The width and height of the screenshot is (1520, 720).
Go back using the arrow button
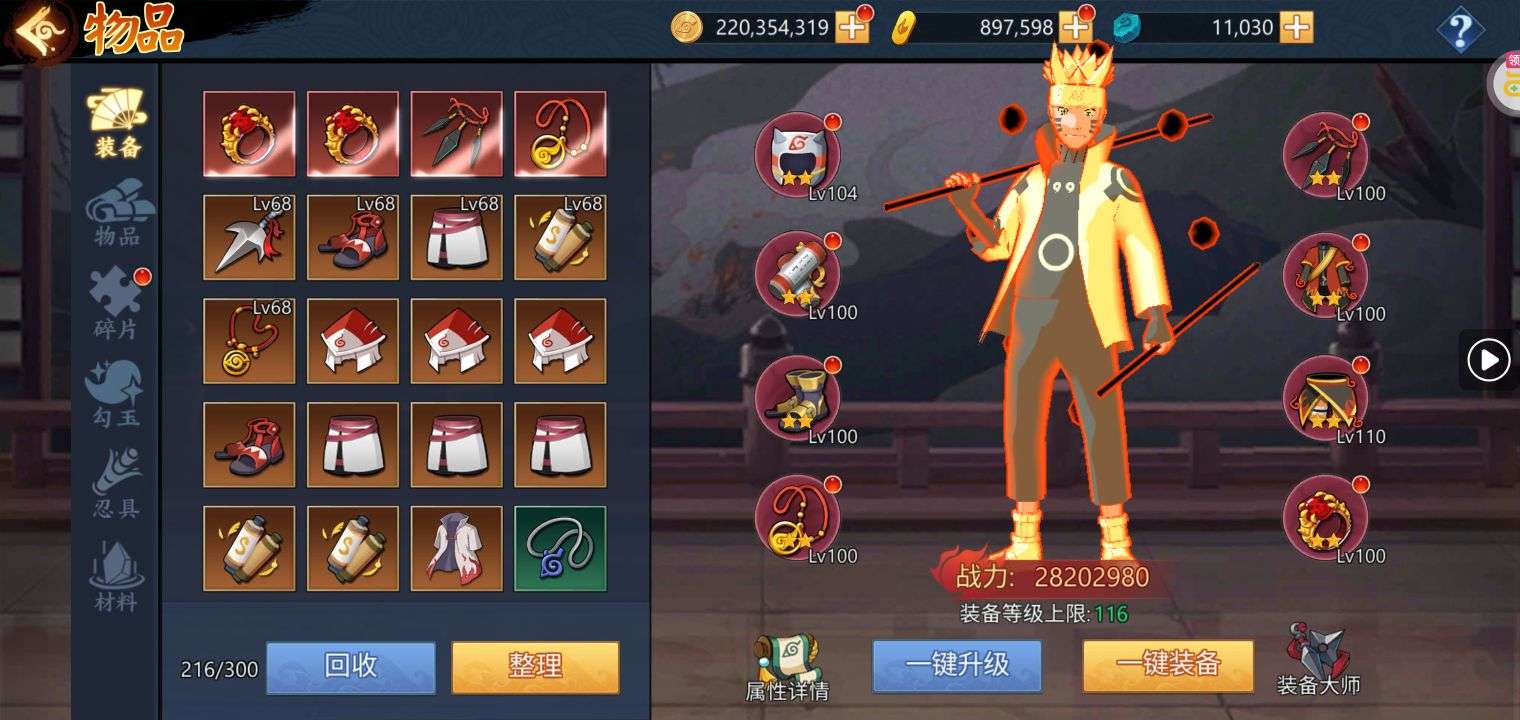tap(40, 31)
